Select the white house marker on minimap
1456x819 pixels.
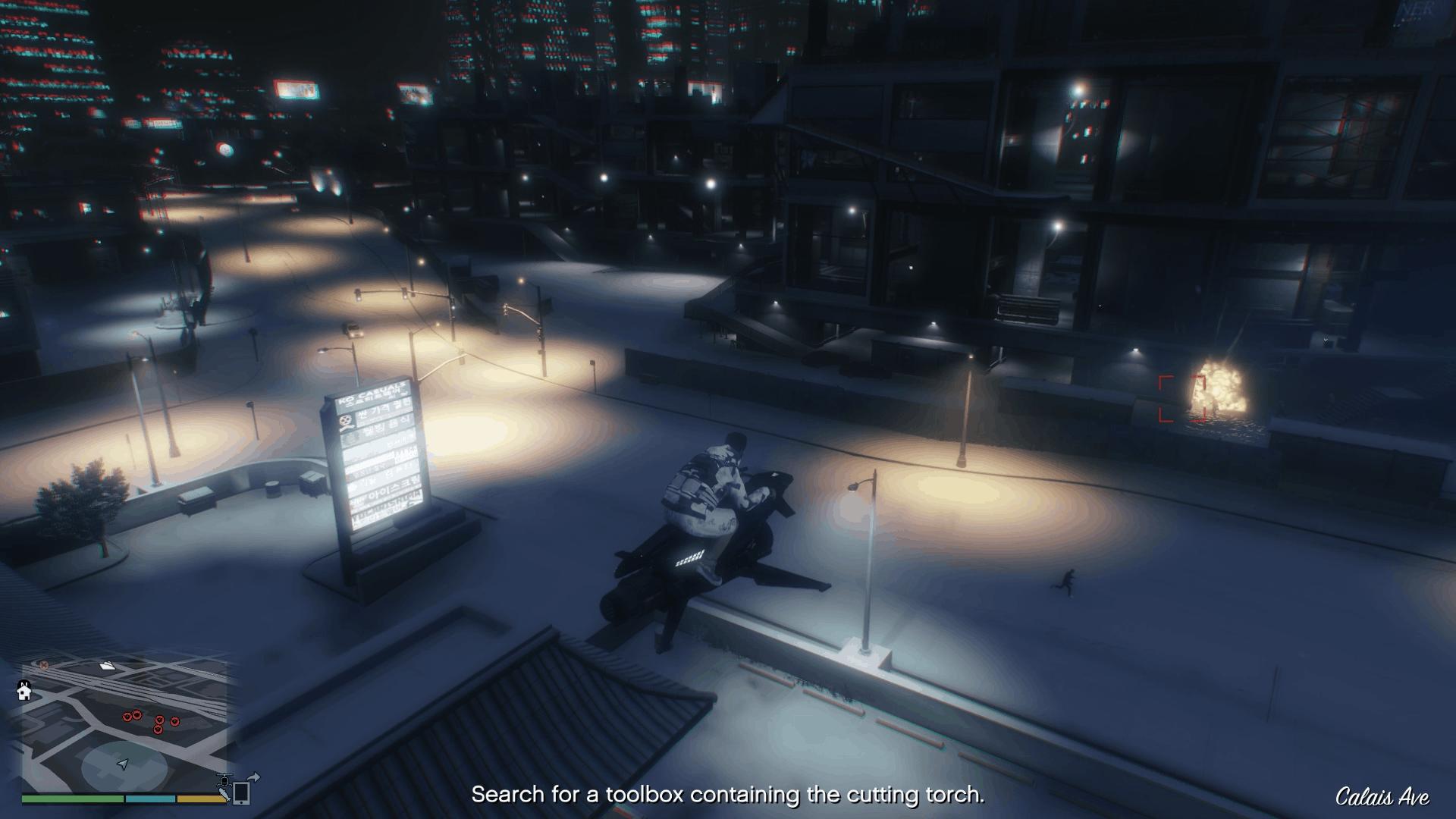(24, 691)
